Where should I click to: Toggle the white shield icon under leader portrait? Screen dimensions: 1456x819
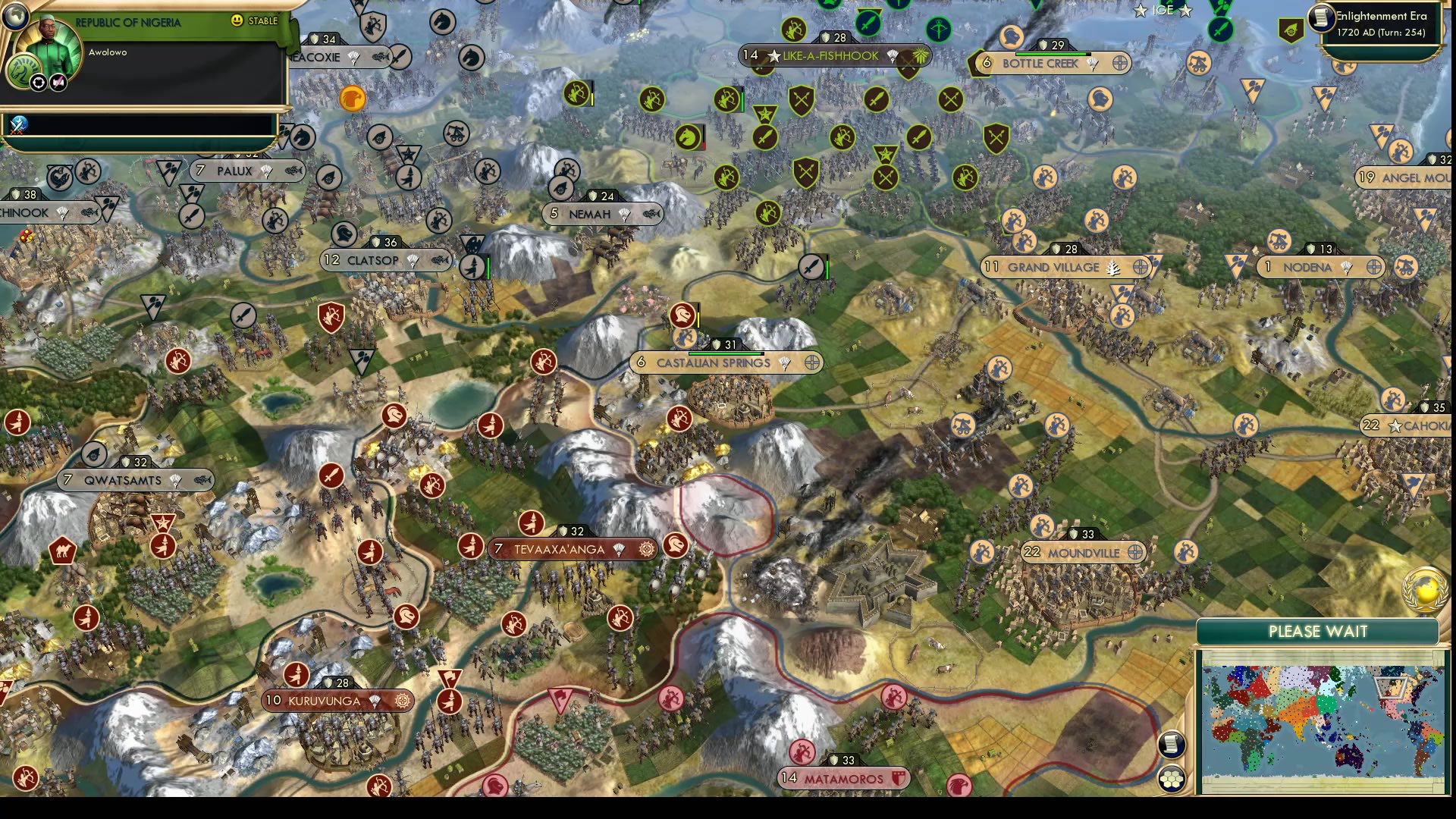coord(39,82)
